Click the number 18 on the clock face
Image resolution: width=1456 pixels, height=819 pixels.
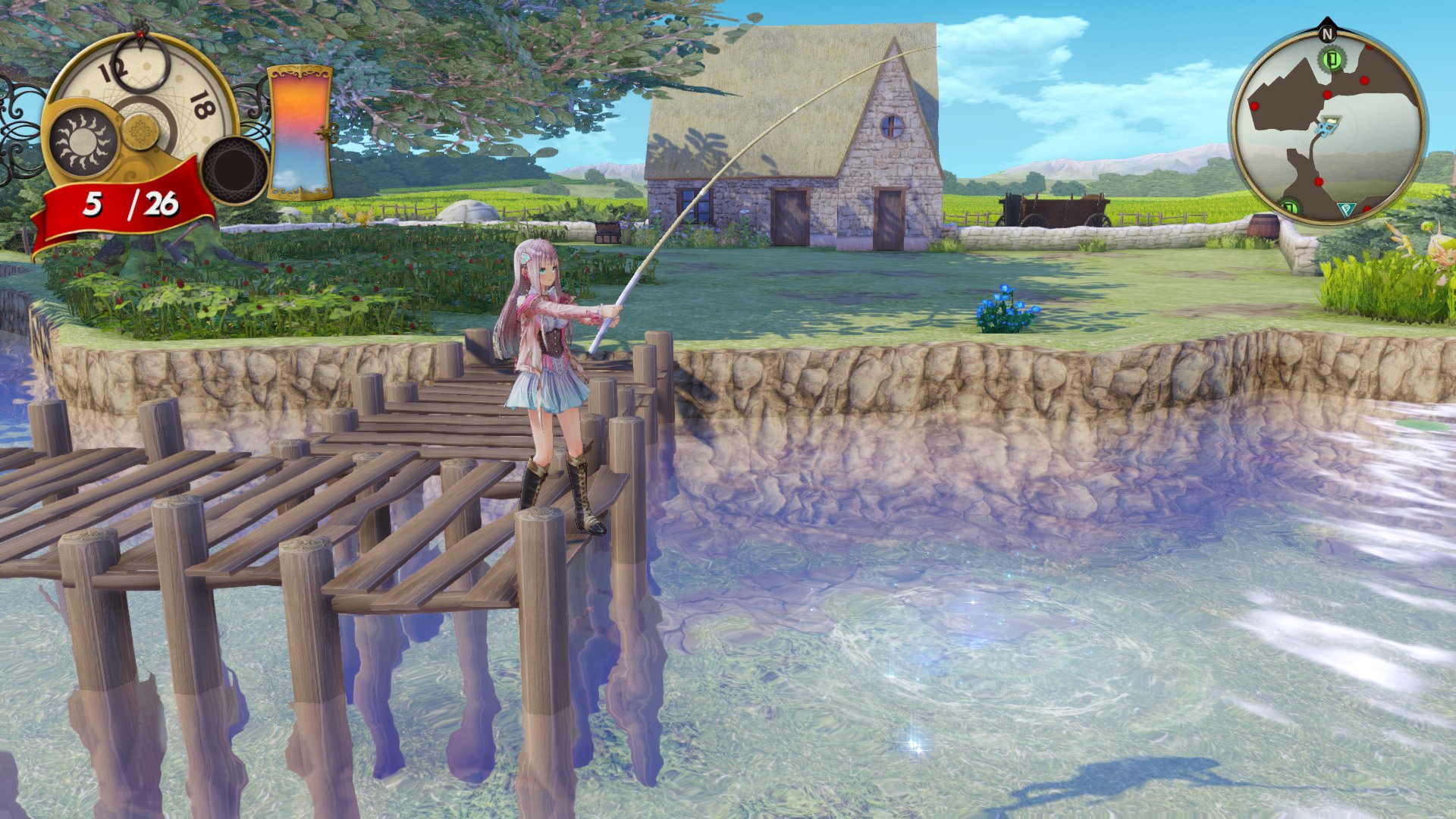[x=203, y=105]
